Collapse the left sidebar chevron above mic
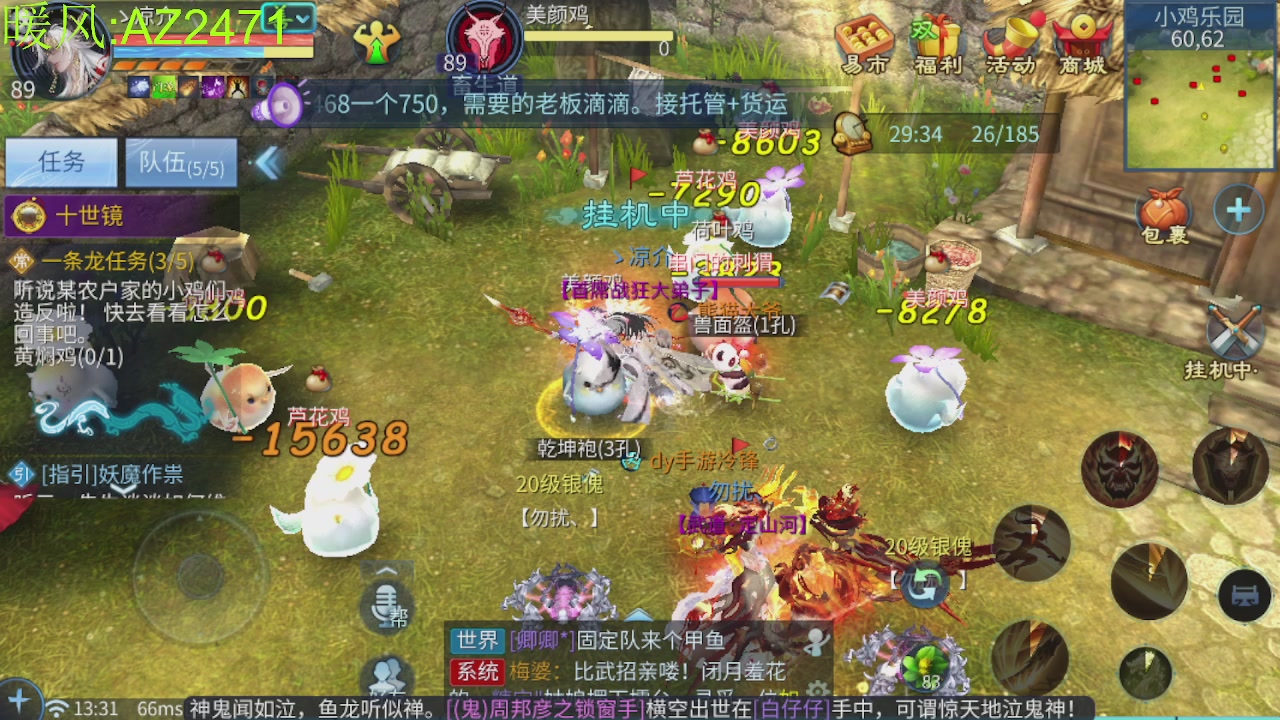The image size is (1280, 720). tap(387, 570)
